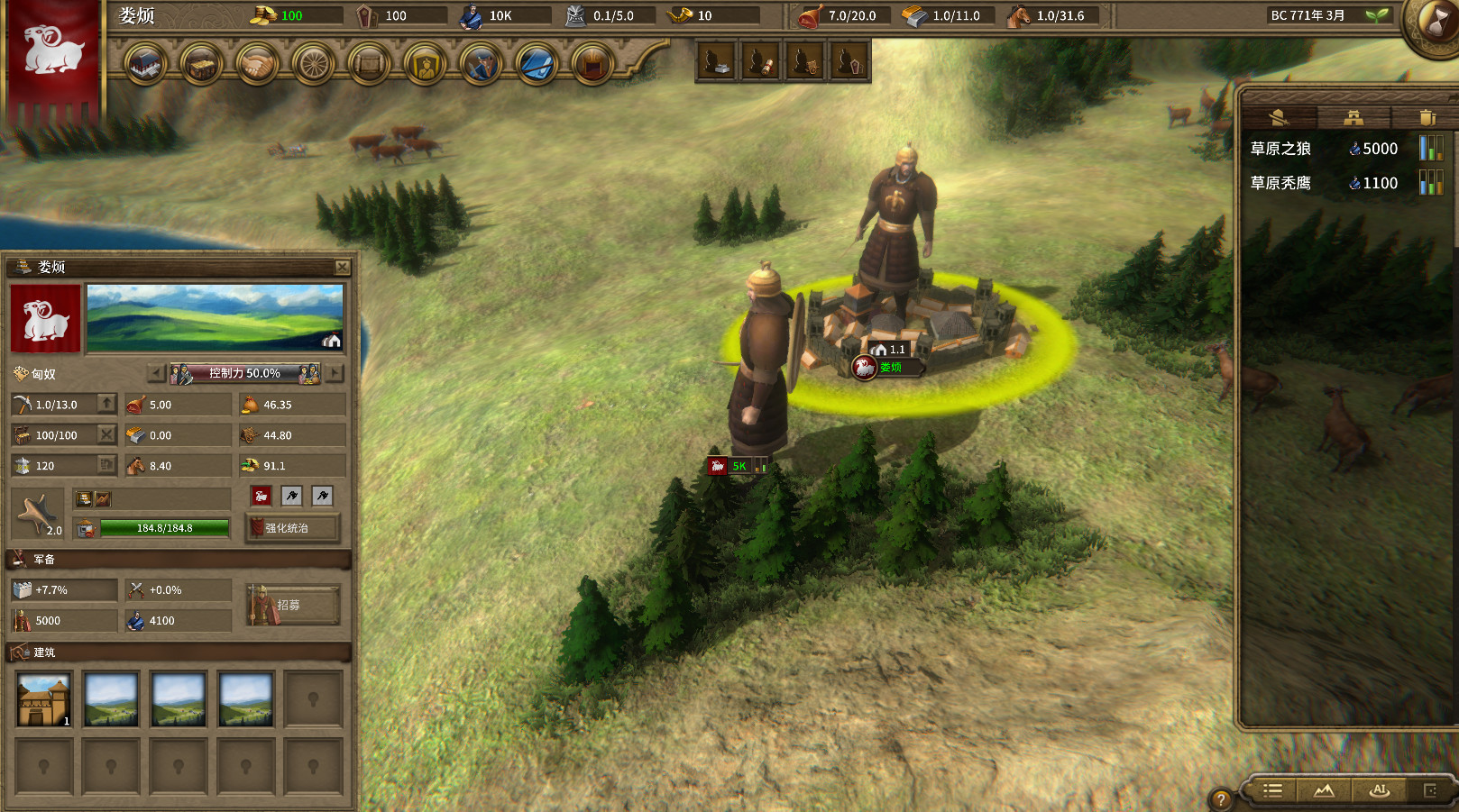Screen dimensions: 1459x812
Task: Open the handshake diplomacy panel
Action: tap(257, 65)
